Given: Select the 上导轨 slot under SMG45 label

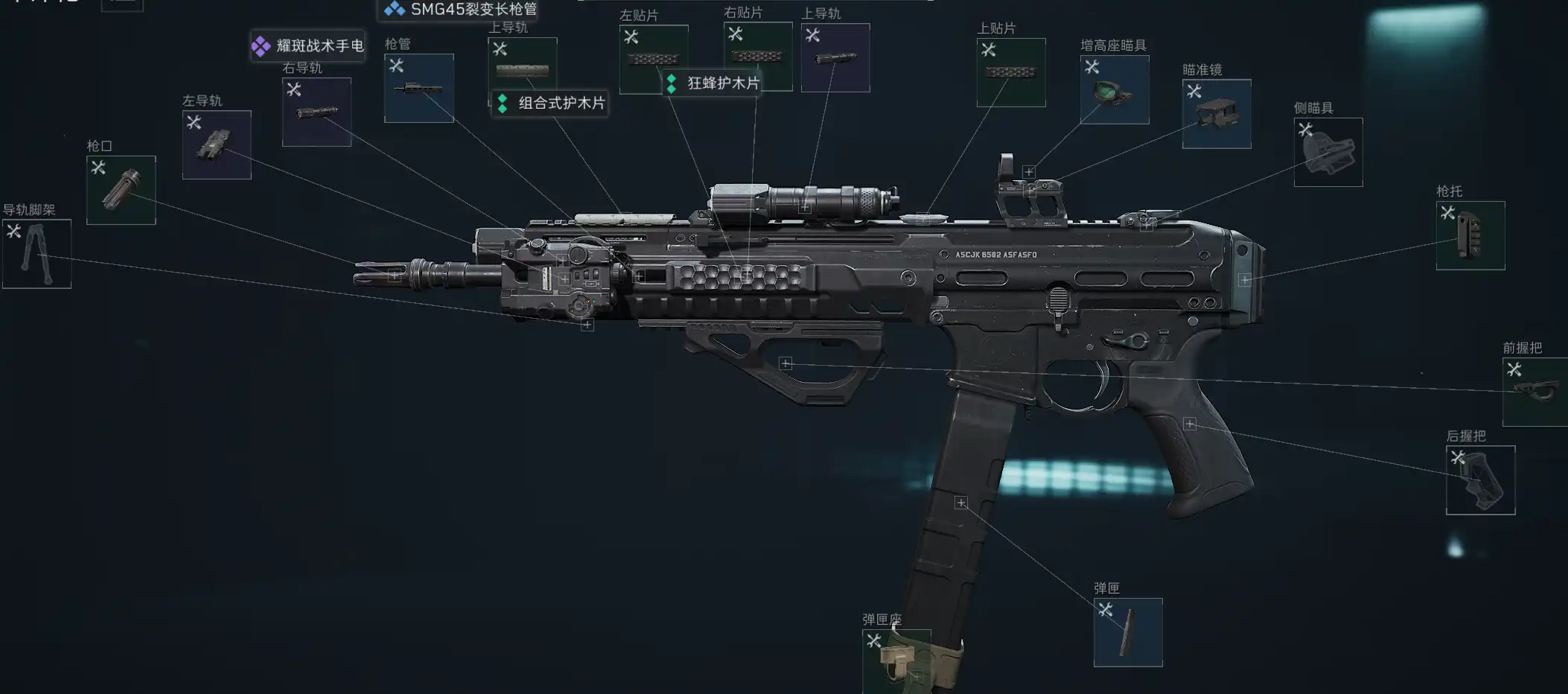Looking at the screenshot, I should (x=522, y=67).
